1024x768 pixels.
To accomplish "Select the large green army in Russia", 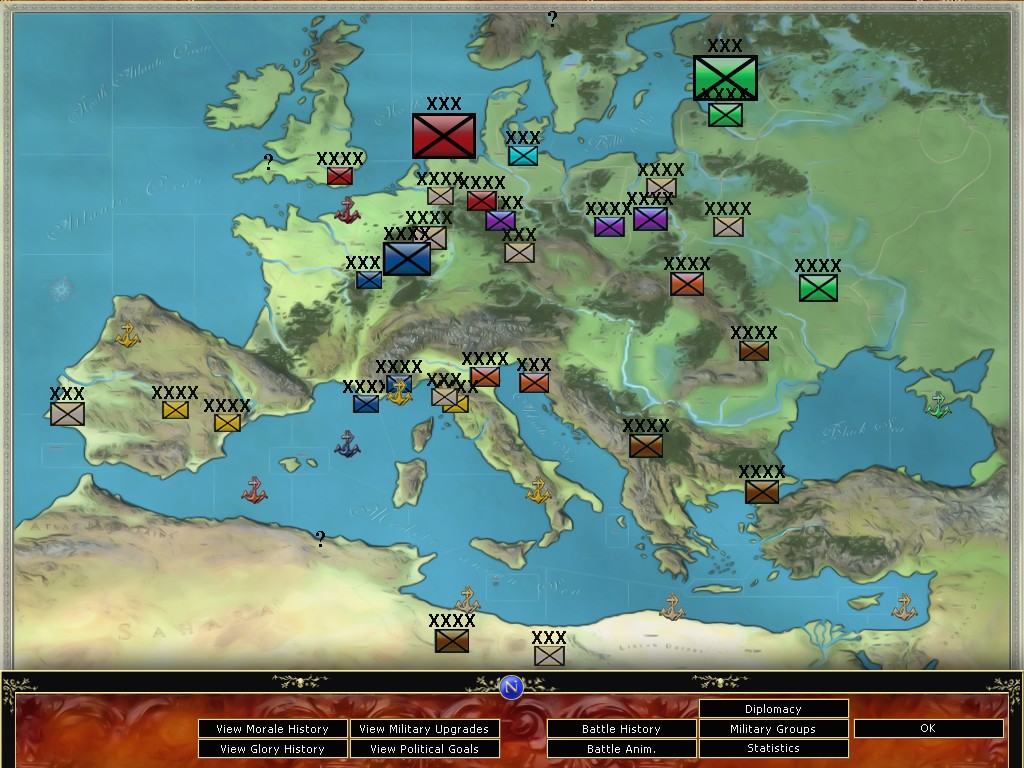I will 725,77.
